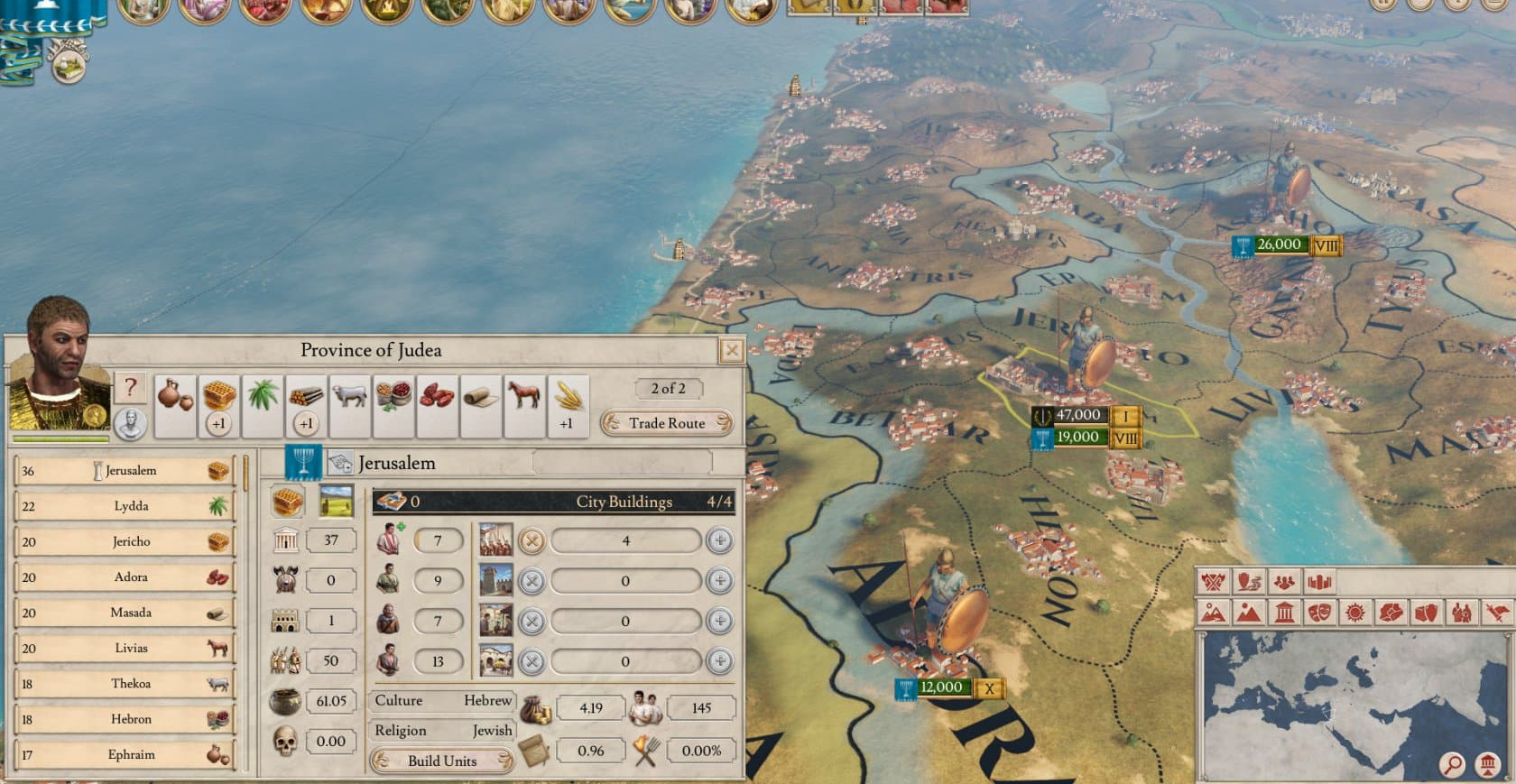Remove the training camp building
1516x784 pixels.
coord(532,540)
